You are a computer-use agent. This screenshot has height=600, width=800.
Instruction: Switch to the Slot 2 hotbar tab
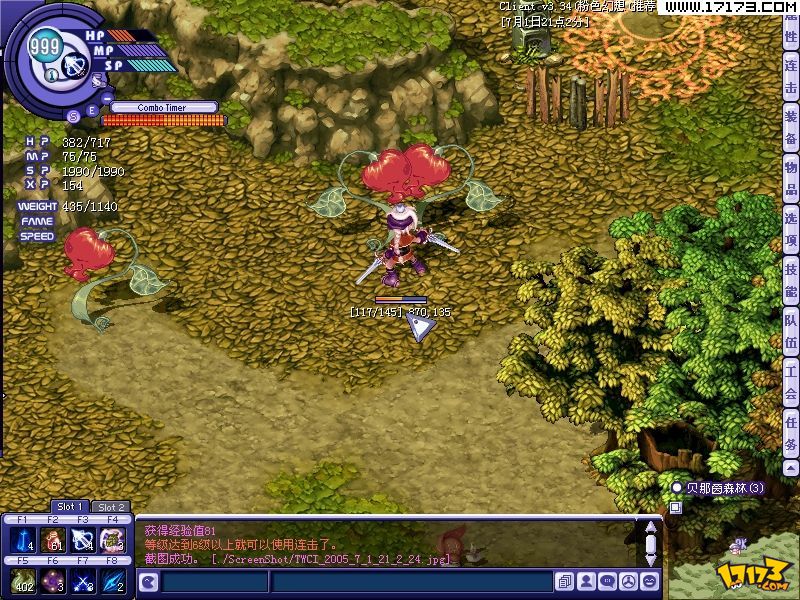111,507
